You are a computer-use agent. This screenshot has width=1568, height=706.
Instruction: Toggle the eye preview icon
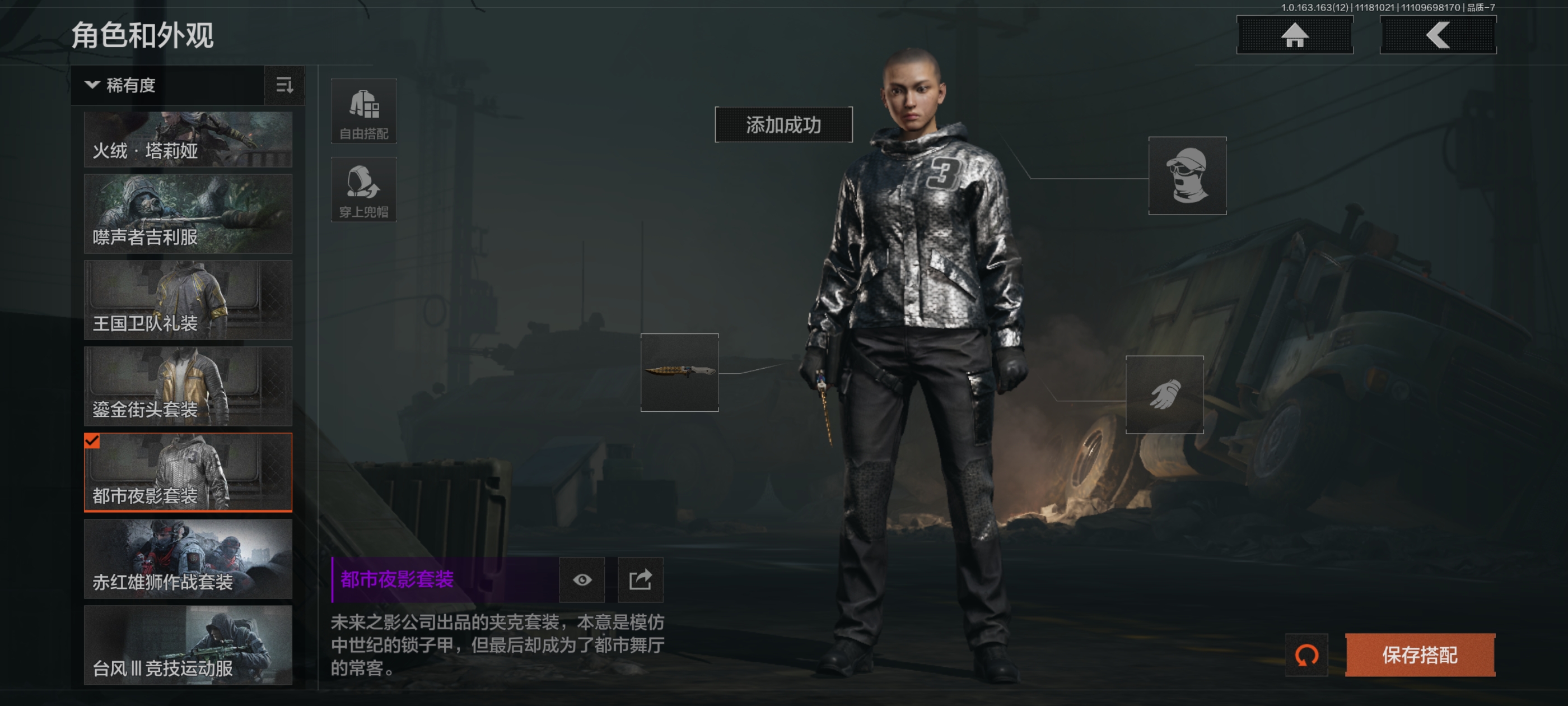pyautogui.click(x=582, y=579)
